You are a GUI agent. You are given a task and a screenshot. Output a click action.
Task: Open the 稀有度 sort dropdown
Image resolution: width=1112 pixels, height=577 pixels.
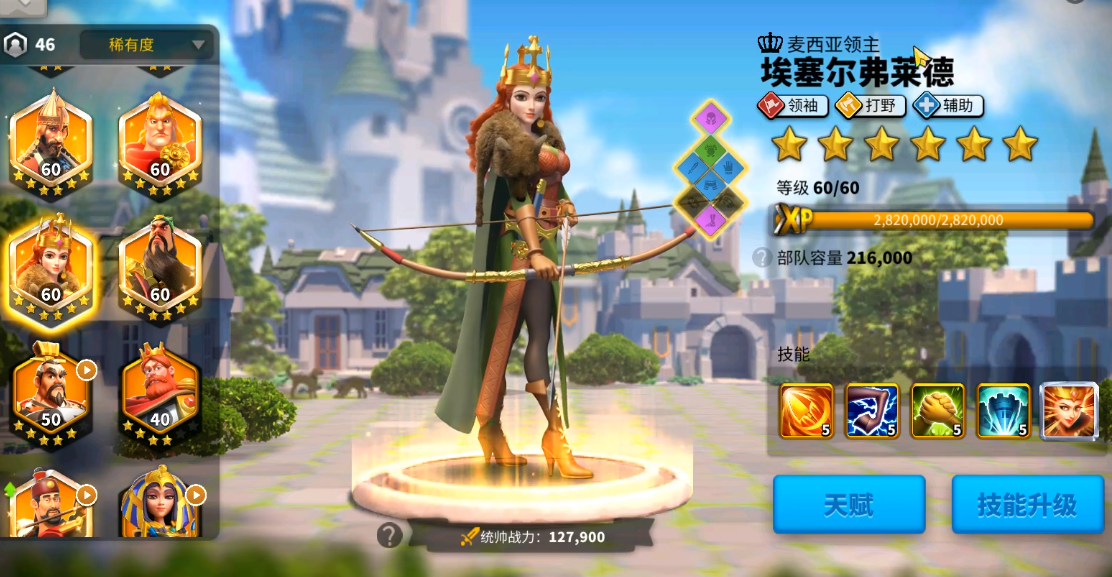[146, 45]
